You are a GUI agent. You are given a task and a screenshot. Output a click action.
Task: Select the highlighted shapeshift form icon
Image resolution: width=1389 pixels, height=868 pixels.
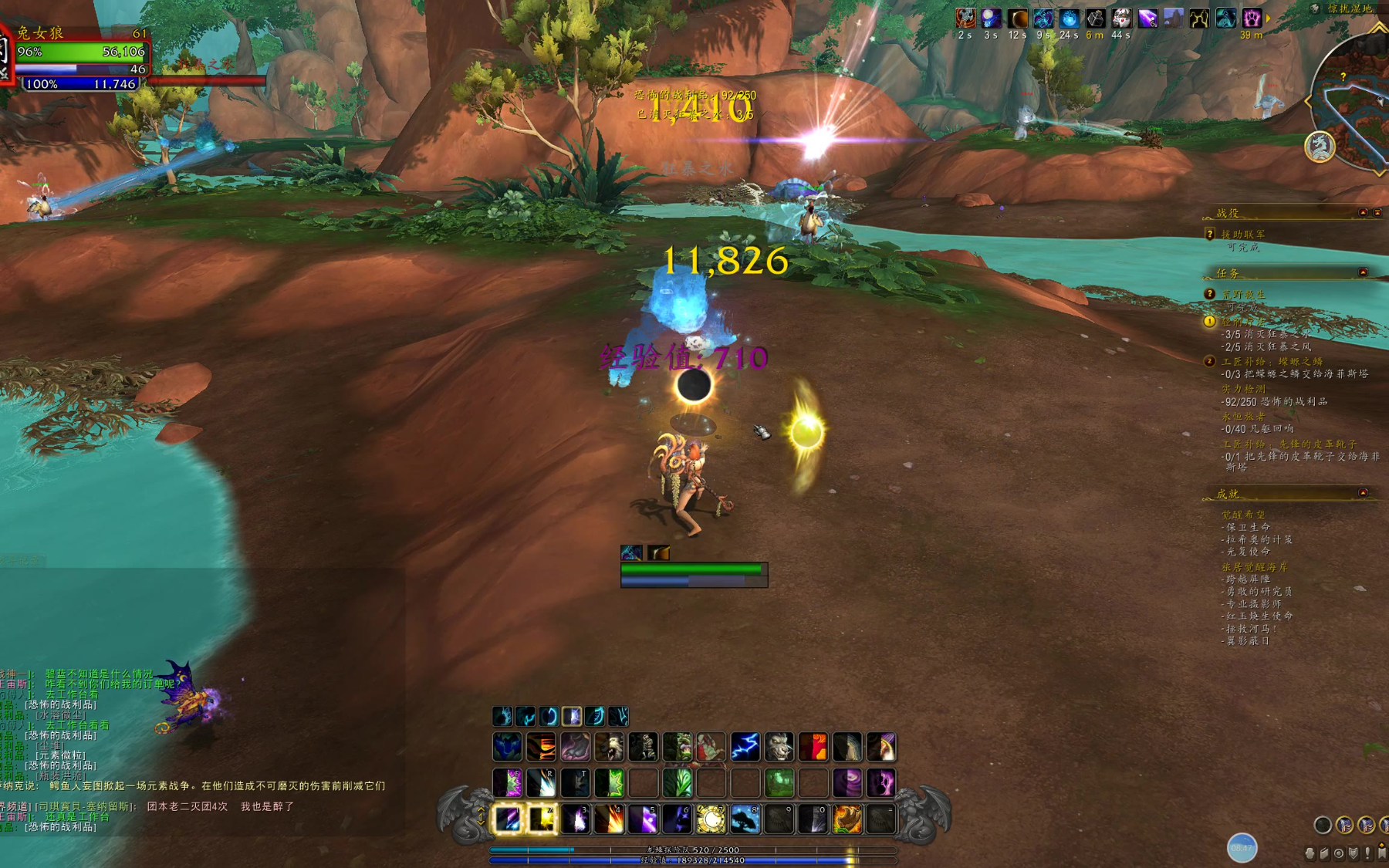(572, 717)
